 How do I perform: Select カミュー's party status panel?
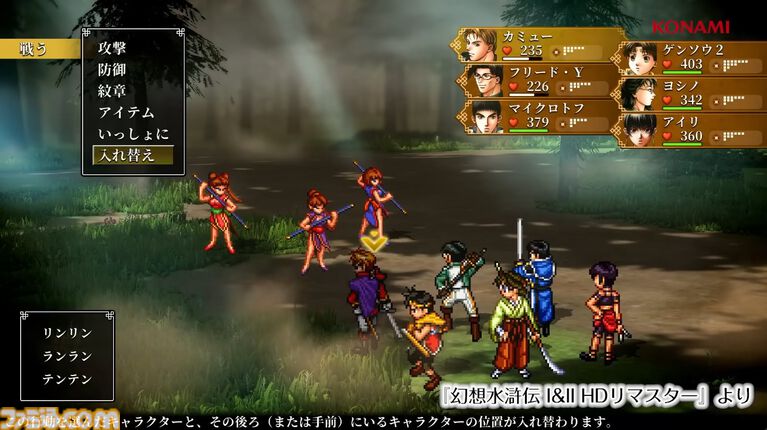535,44
